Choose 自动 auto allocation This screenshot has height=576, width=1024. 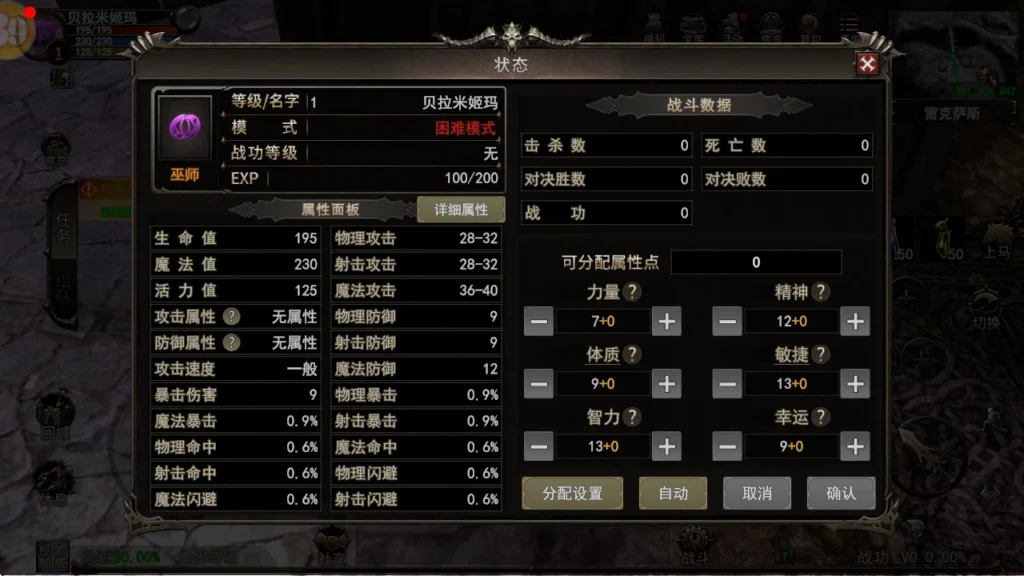tap(673, 493)
